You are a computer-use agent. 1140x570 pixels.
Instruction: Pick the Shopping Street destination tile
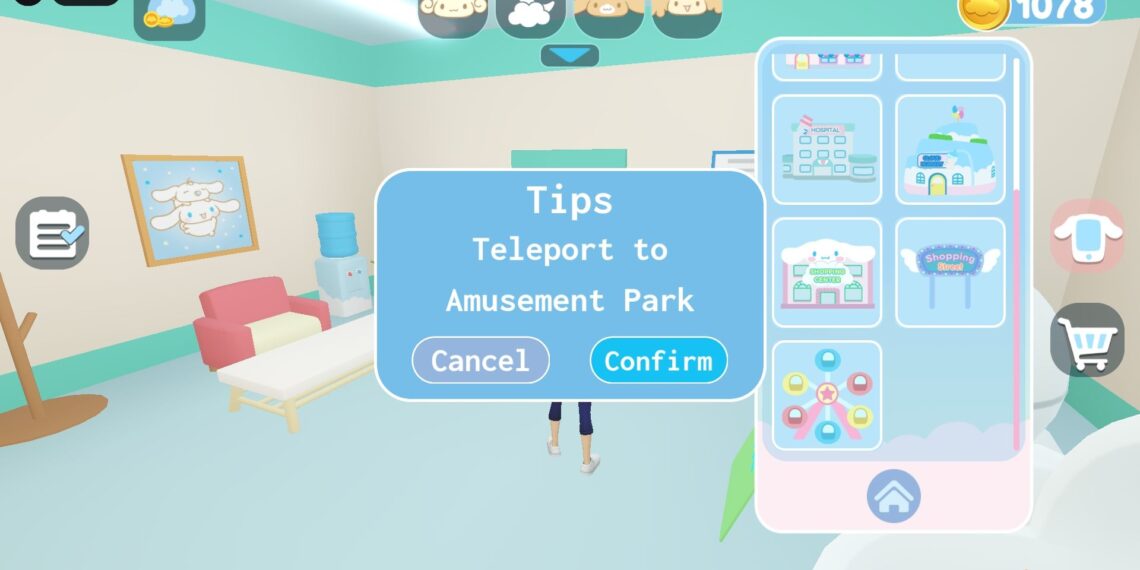click(950, 273)
